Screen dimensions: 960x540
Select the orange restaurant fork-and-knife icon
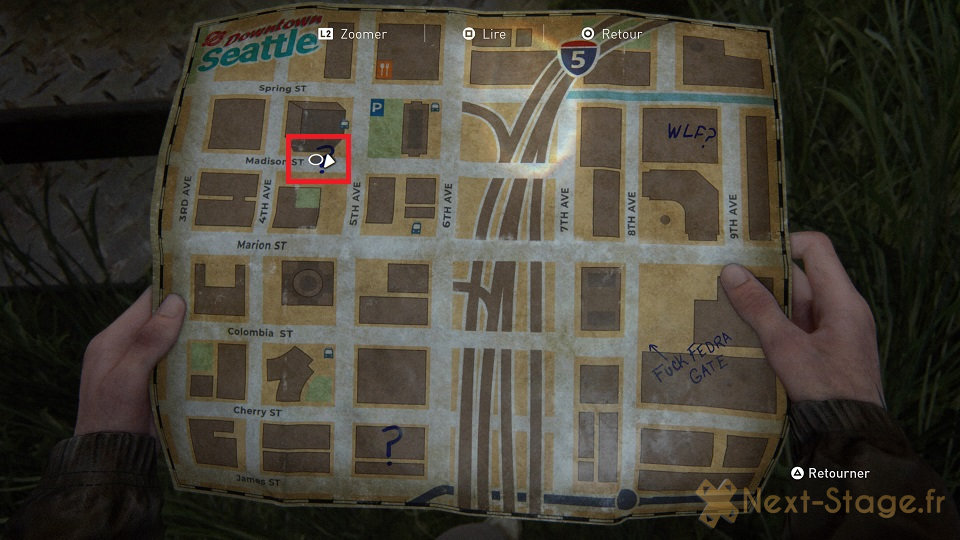point(385,69)
